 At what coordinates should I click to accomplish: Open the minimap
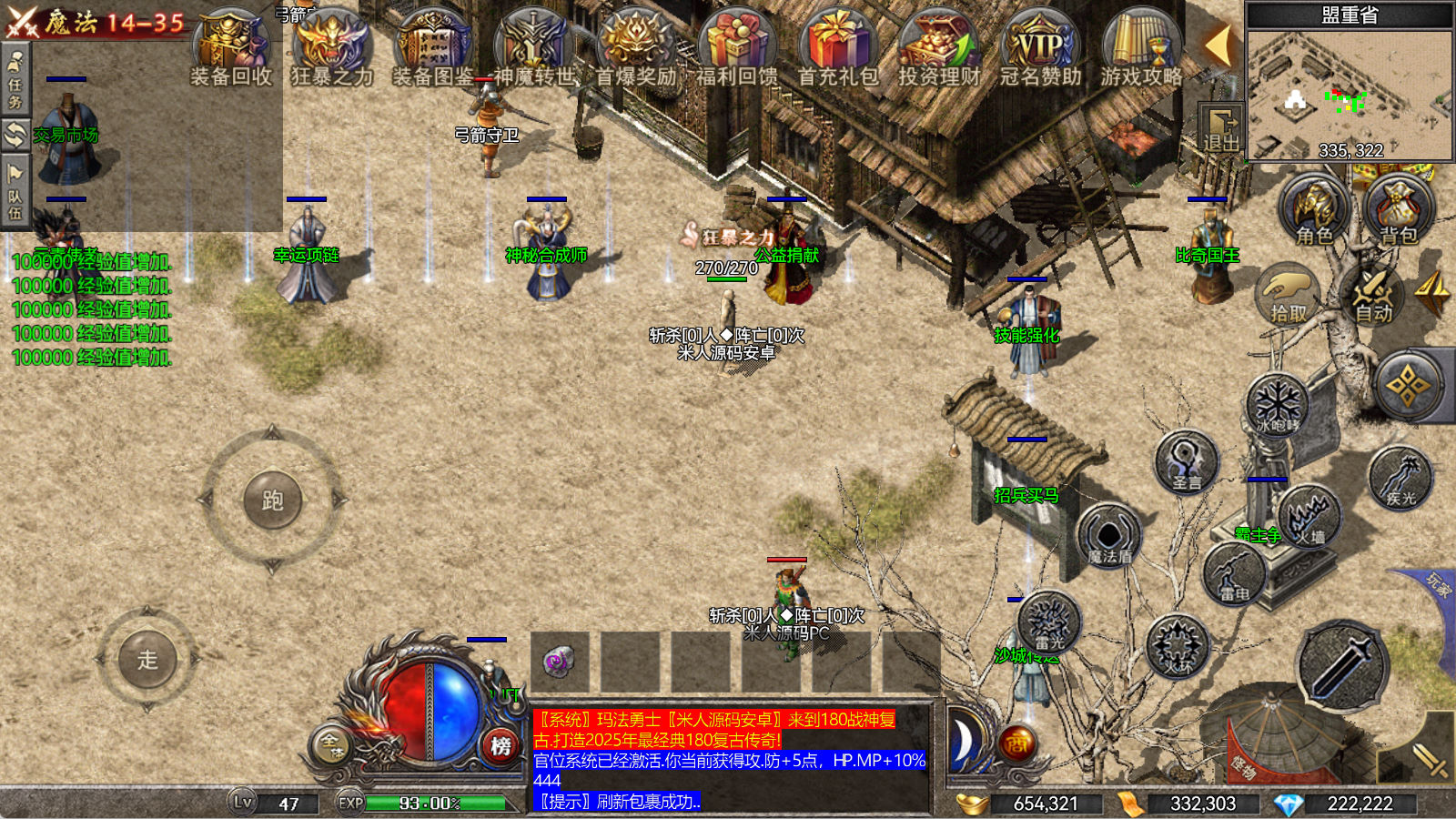1350,93
